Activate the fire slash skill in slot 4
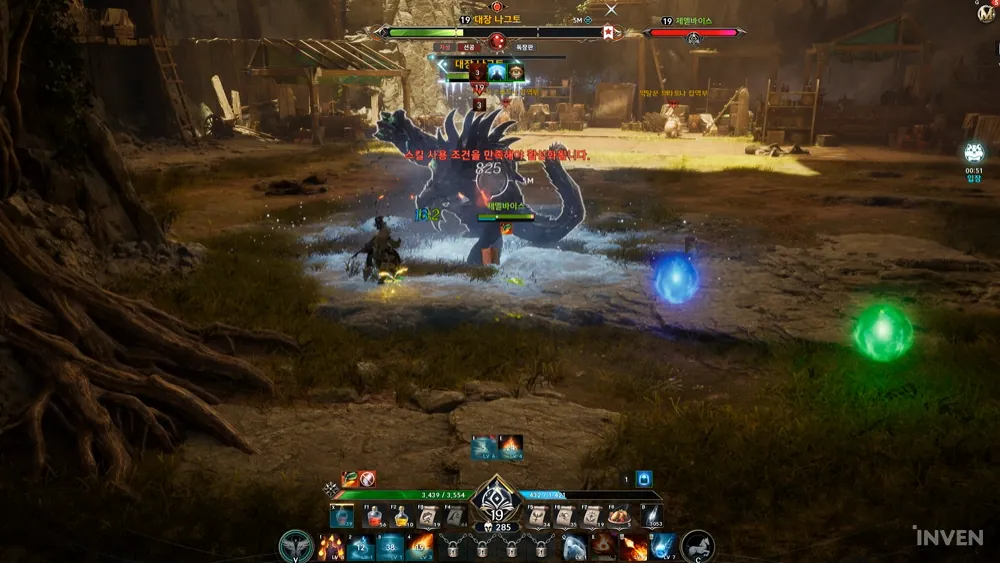1000x563 pixels. [x=419, y=547]
